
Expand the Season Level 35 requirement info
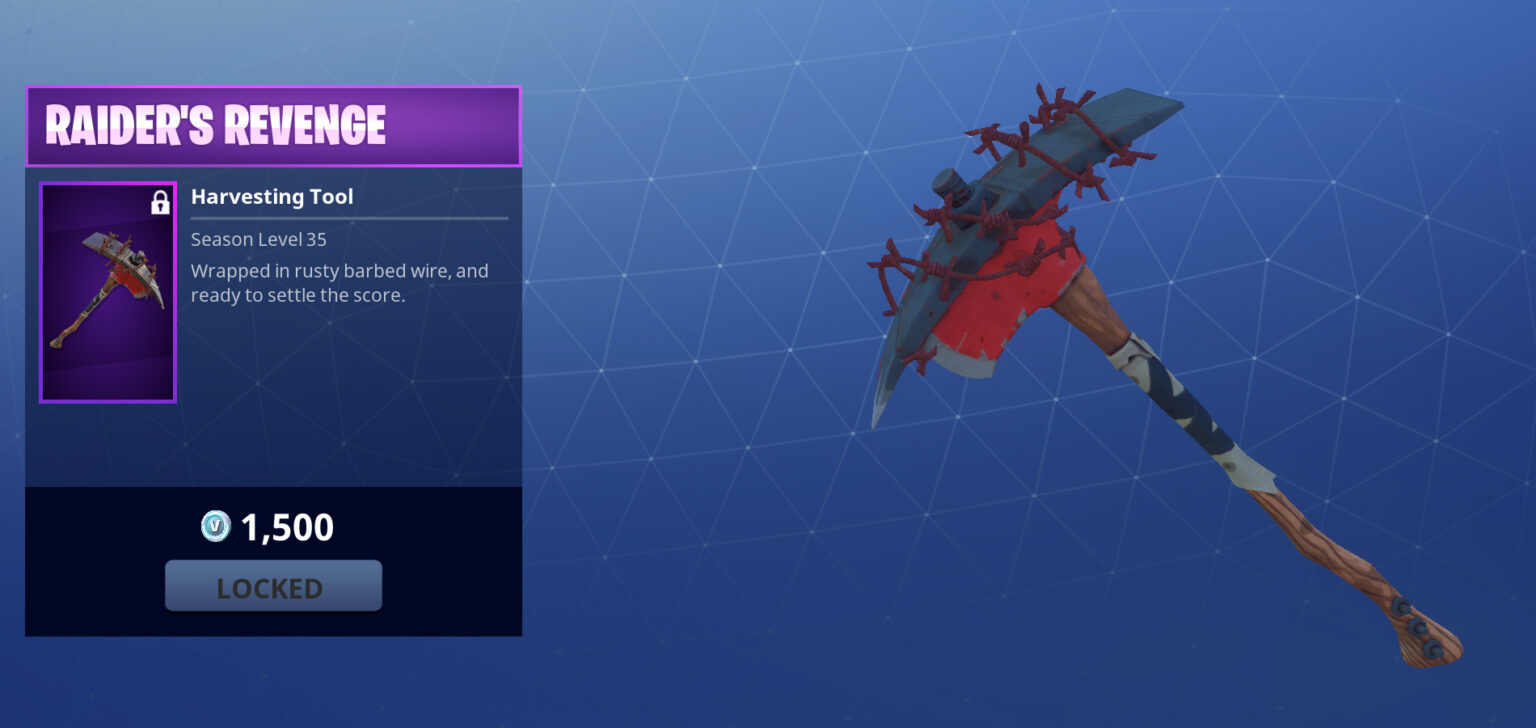[256, 239]
